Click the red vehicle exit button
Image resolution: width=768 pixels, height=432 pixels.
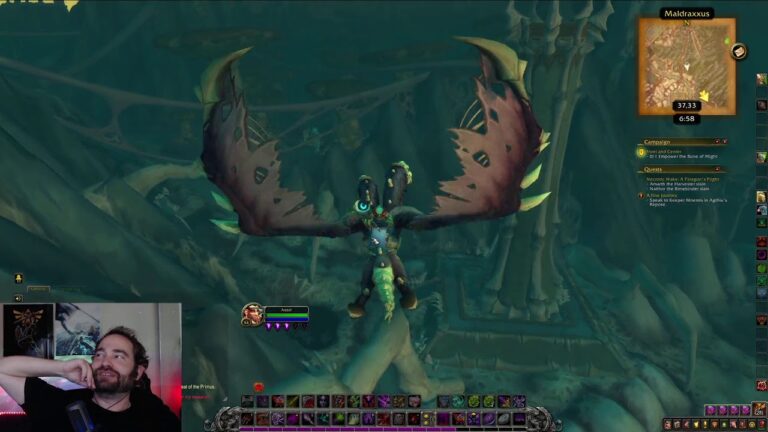(258, 387)
